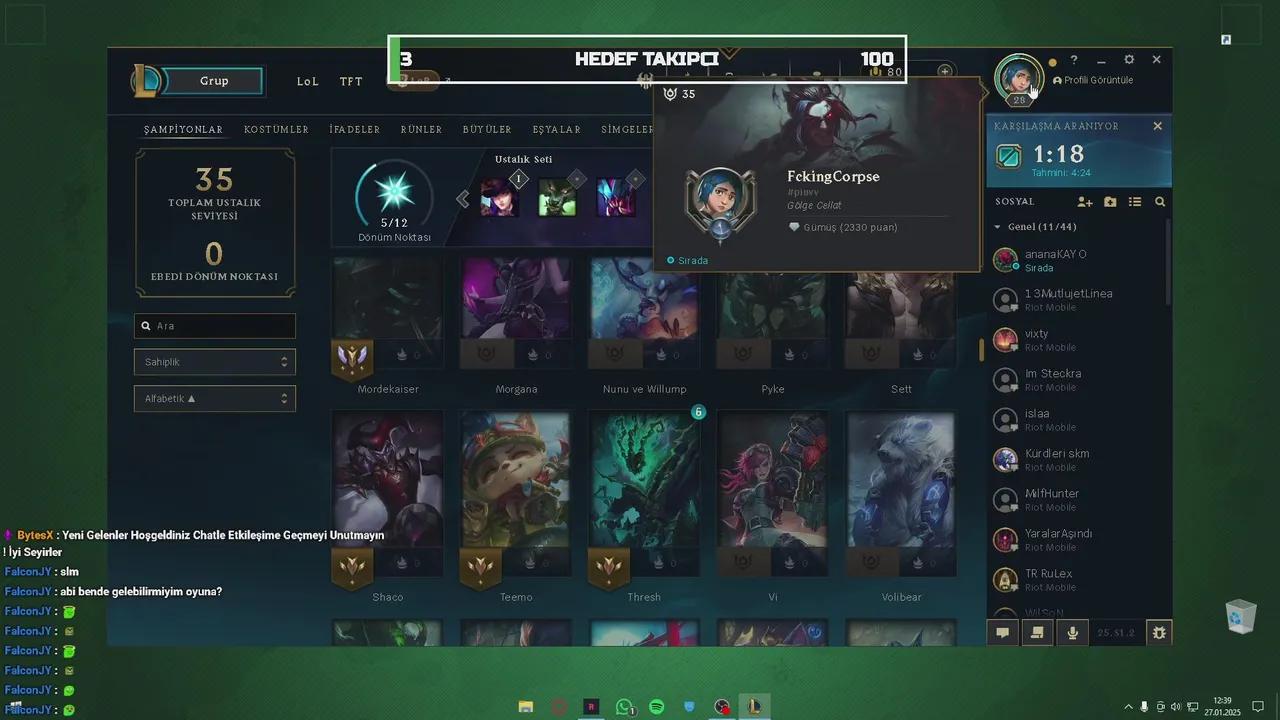Toggle ownership filter with Sahiplik dropdown
Viewport: 1280px width, 720px height.
(214, 361)
